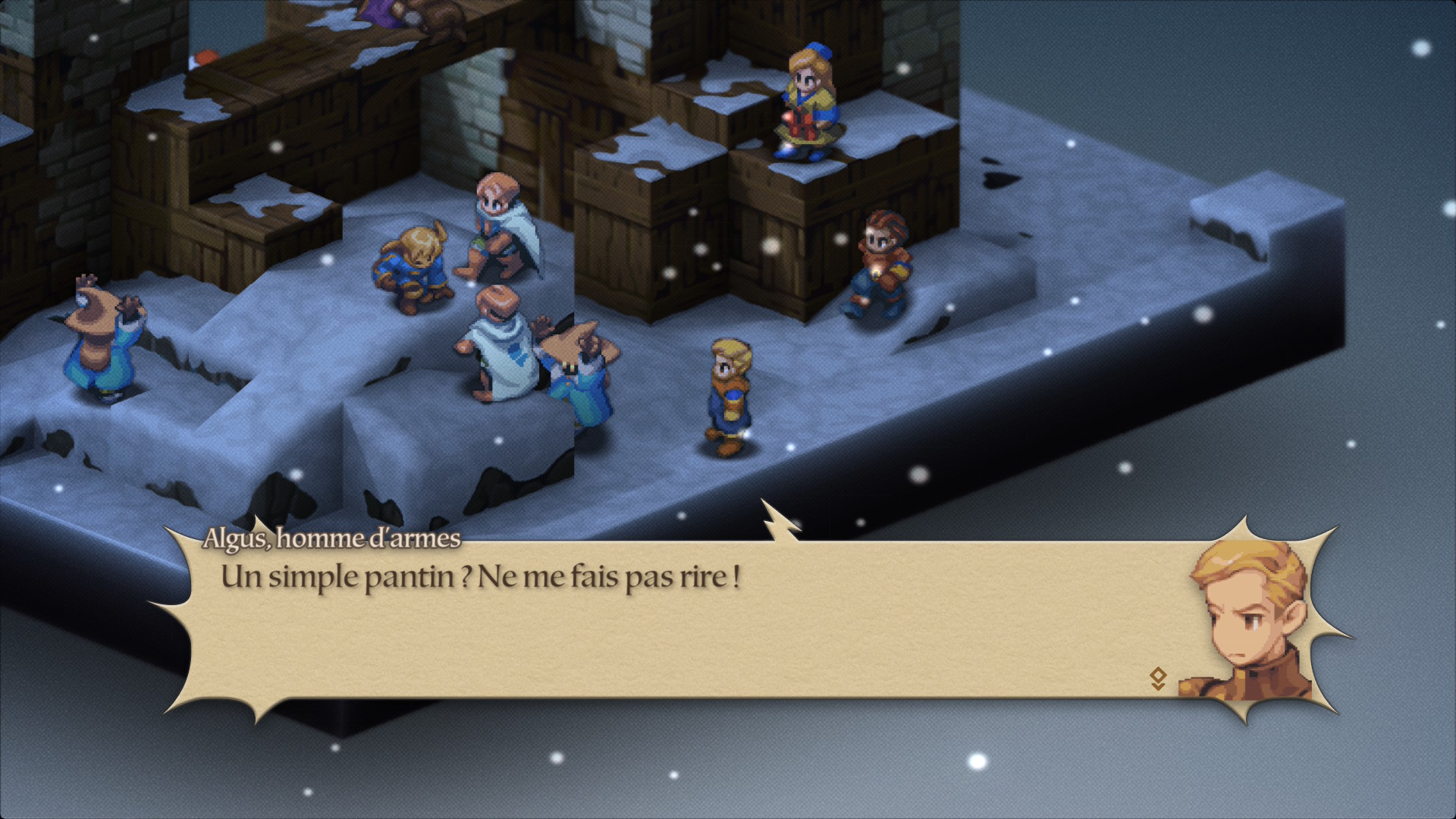Click the dialogue continue arrow indicator

pyautogui.click(x=1157, y=678)
